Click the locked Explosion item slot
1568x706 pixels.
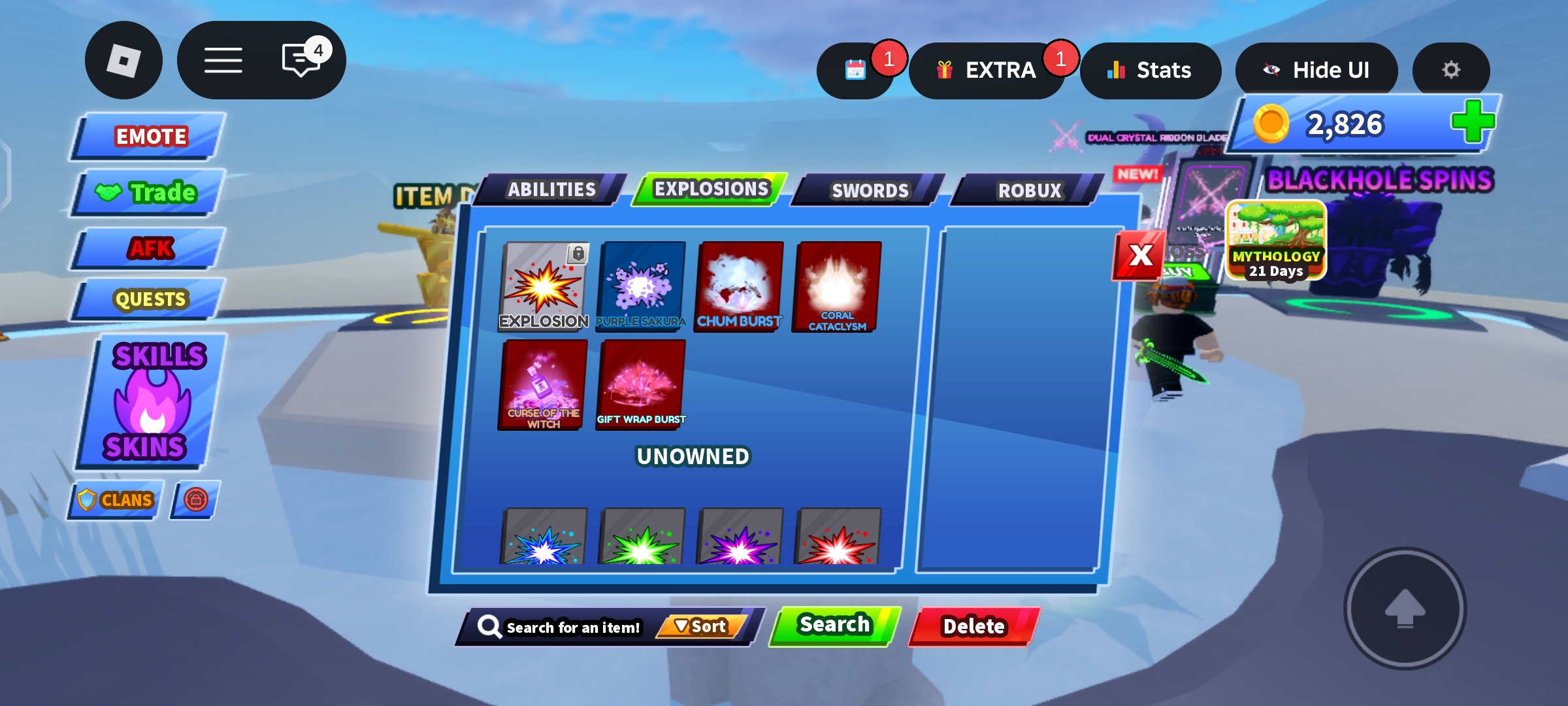[x=543, y=286]
